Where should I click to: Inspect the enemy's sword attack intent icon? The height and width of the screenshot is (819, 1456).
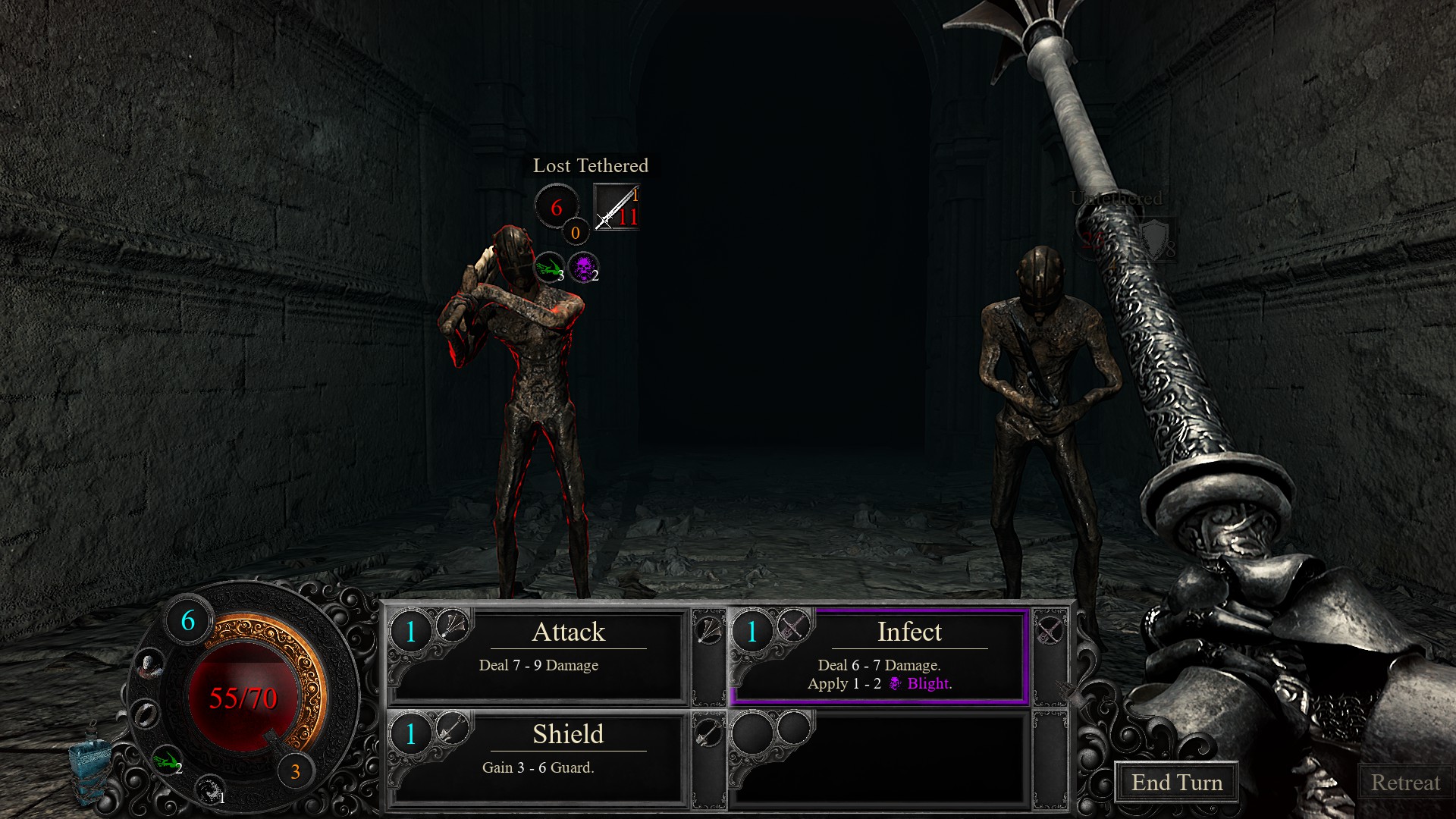617,208
